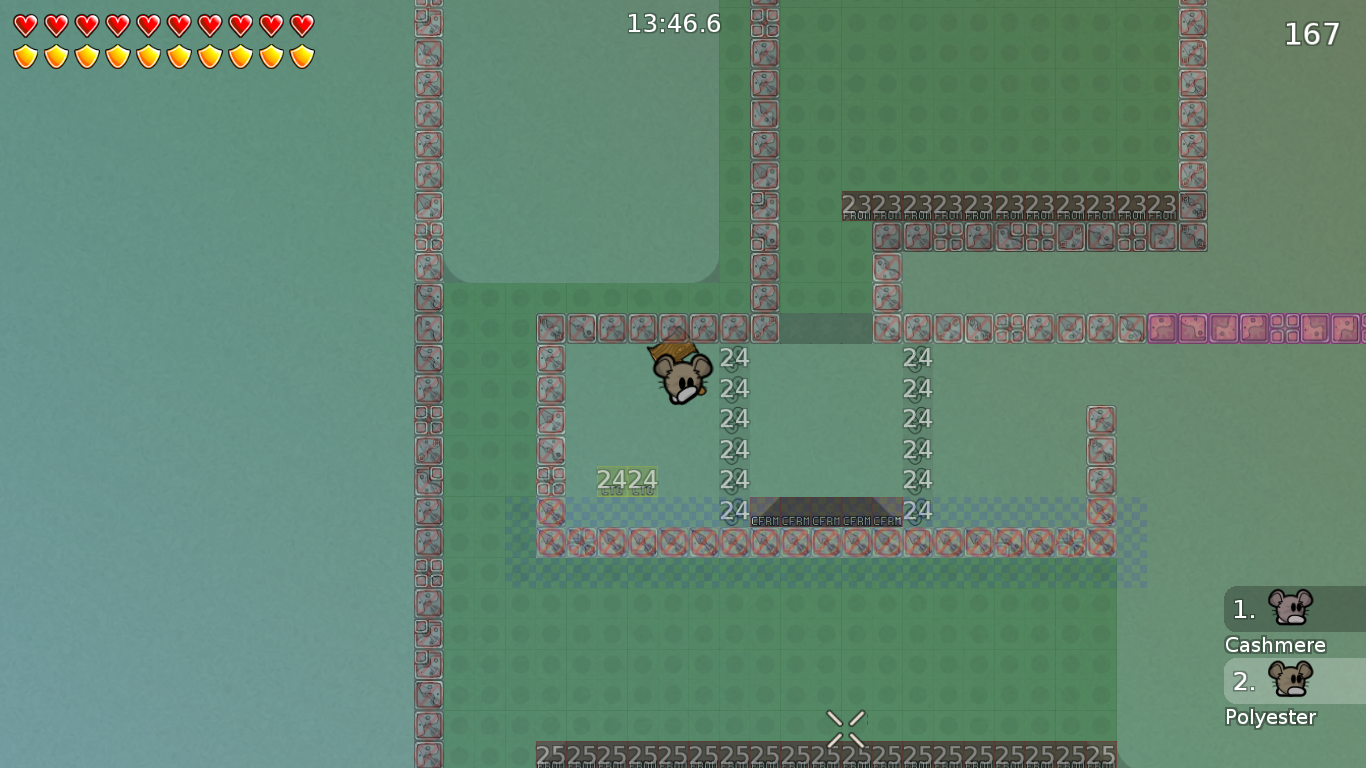Select Cashmere's mouse avatar on the leaderboard
1366x768 pixels.
point(1290,607)
